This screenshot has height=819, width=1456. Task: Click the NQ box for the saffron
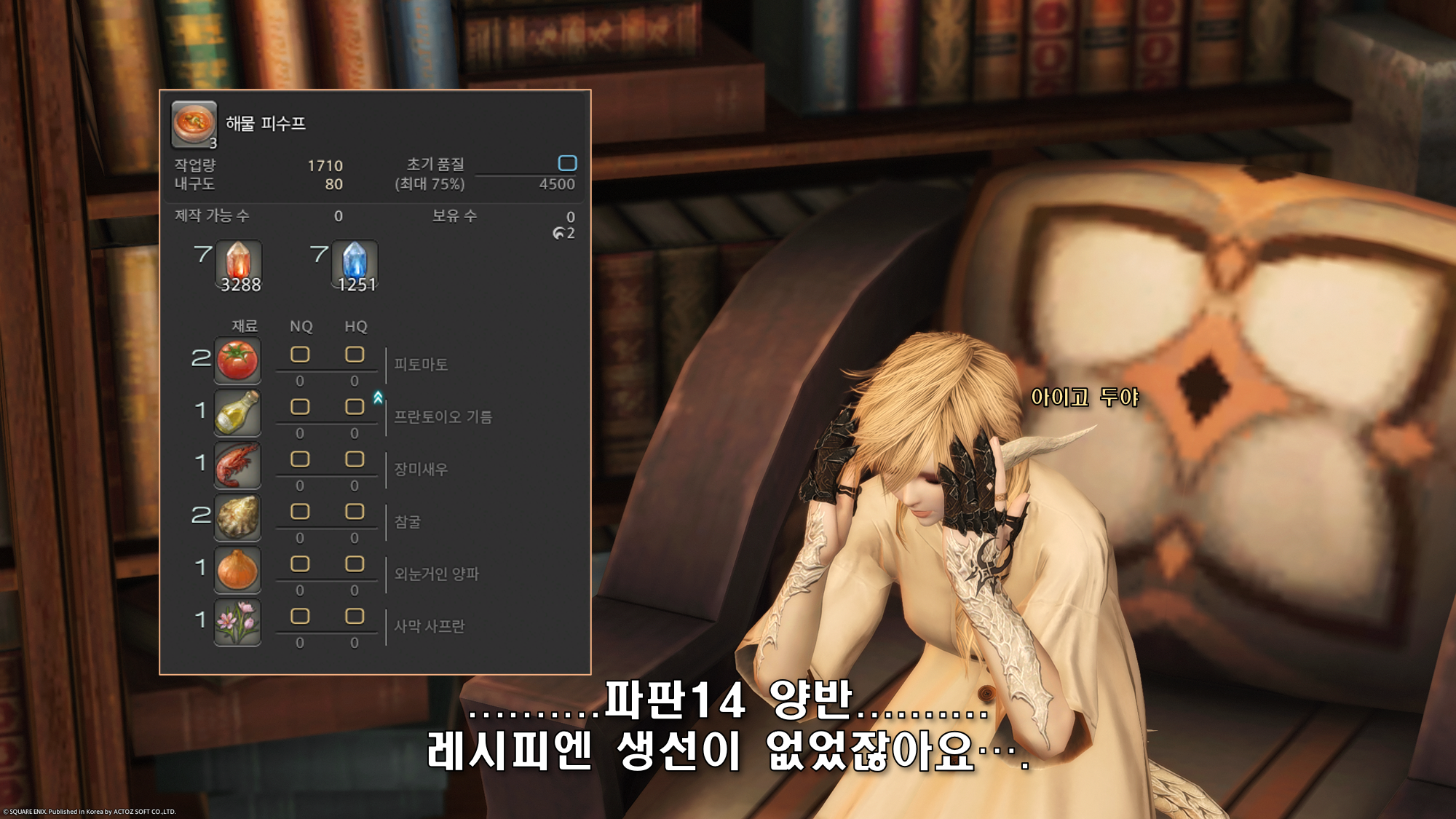point(300,617)
